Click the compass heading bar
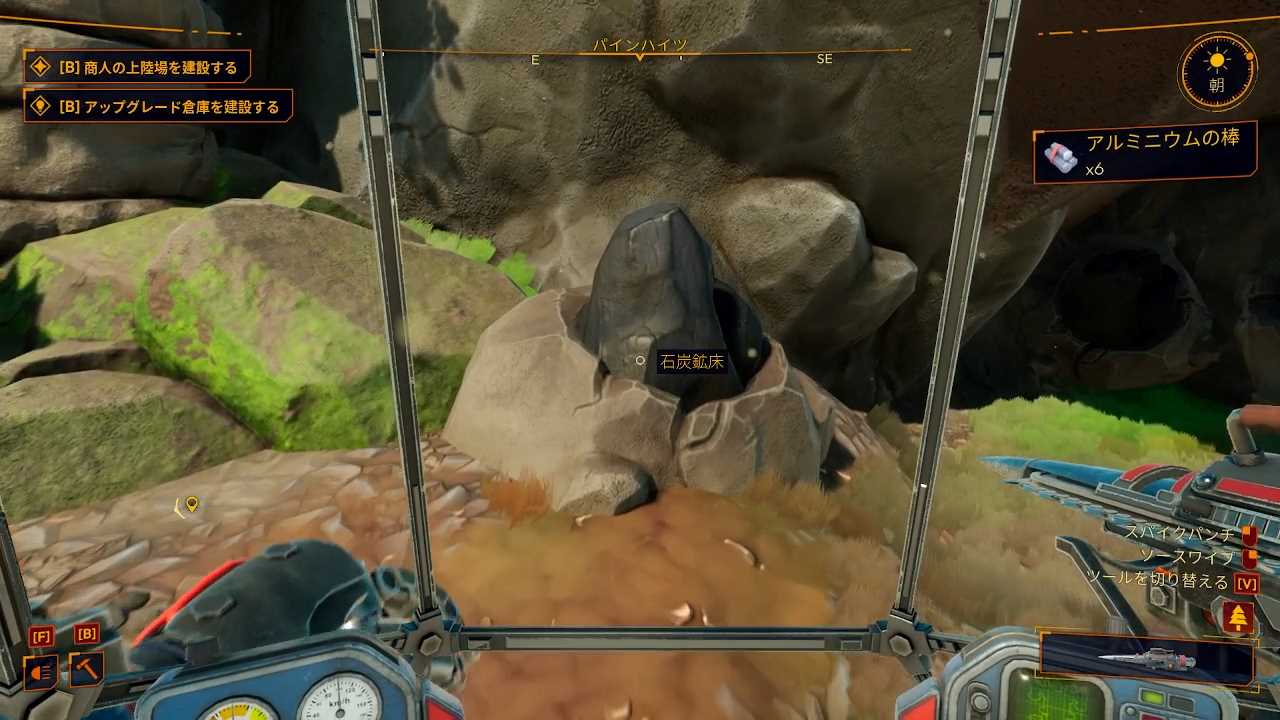Viewport: 1280px width, 720px height. tap(640, 52)
